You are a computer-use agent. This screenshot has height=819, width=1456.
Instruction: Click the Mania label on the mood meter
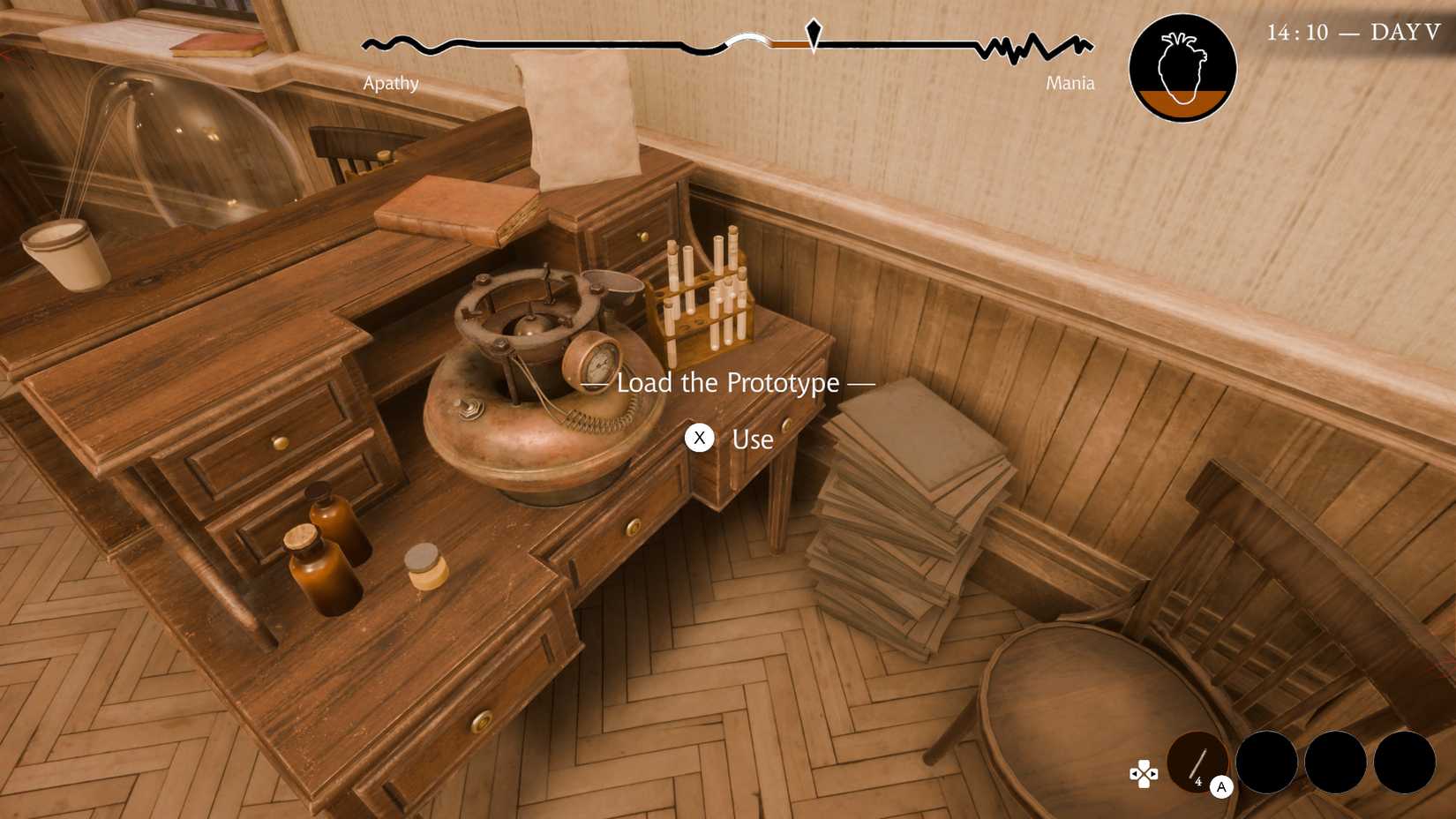pyautogui.click(x=1069, y=83)
